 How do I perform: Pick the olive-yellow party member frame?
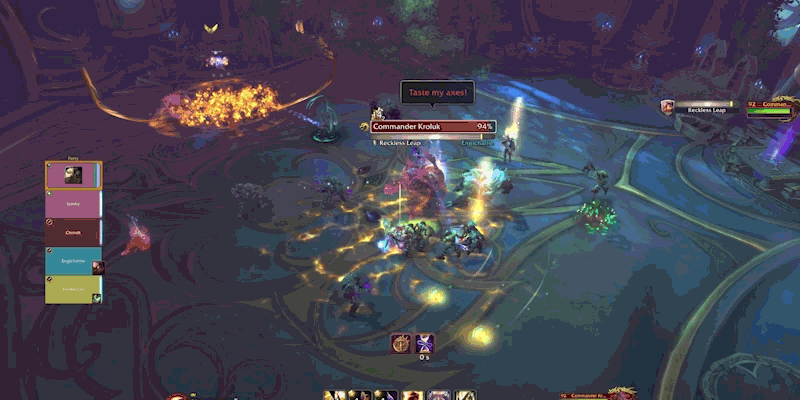[73, 289]
